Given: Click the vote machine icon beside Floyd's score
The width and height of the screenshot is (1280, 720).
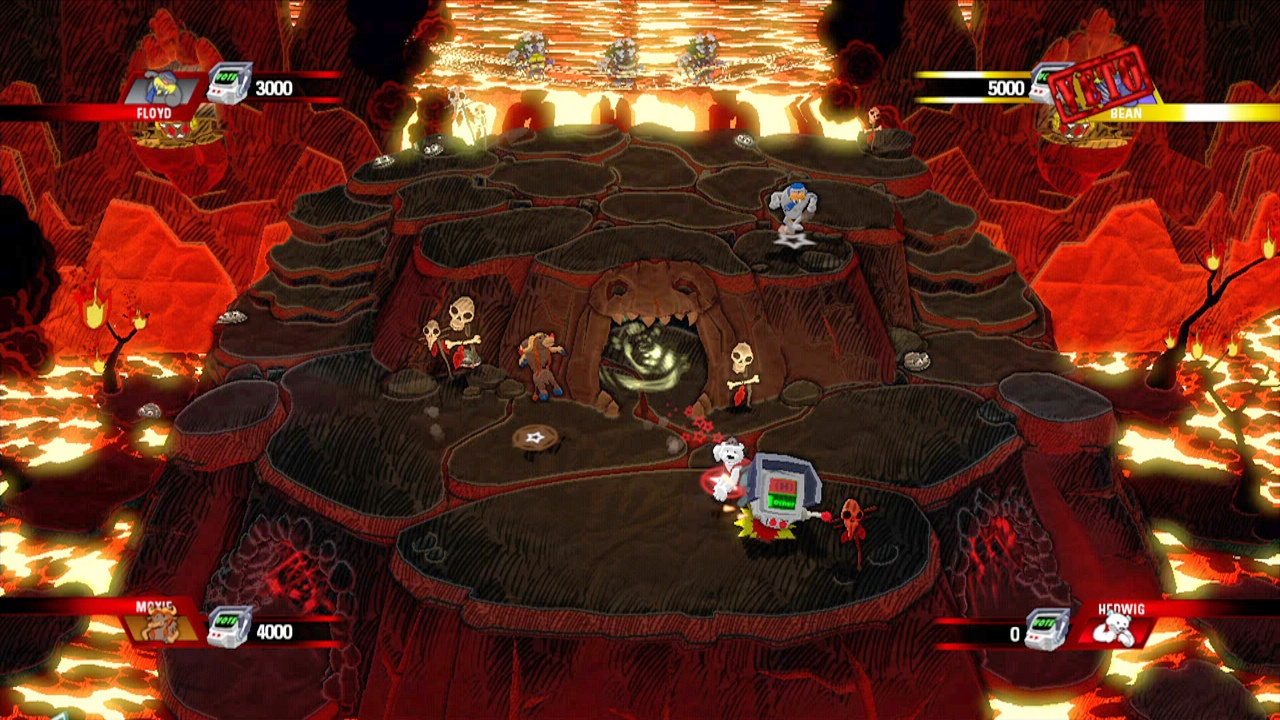Looking at the screenshot, I should (228, 86).
